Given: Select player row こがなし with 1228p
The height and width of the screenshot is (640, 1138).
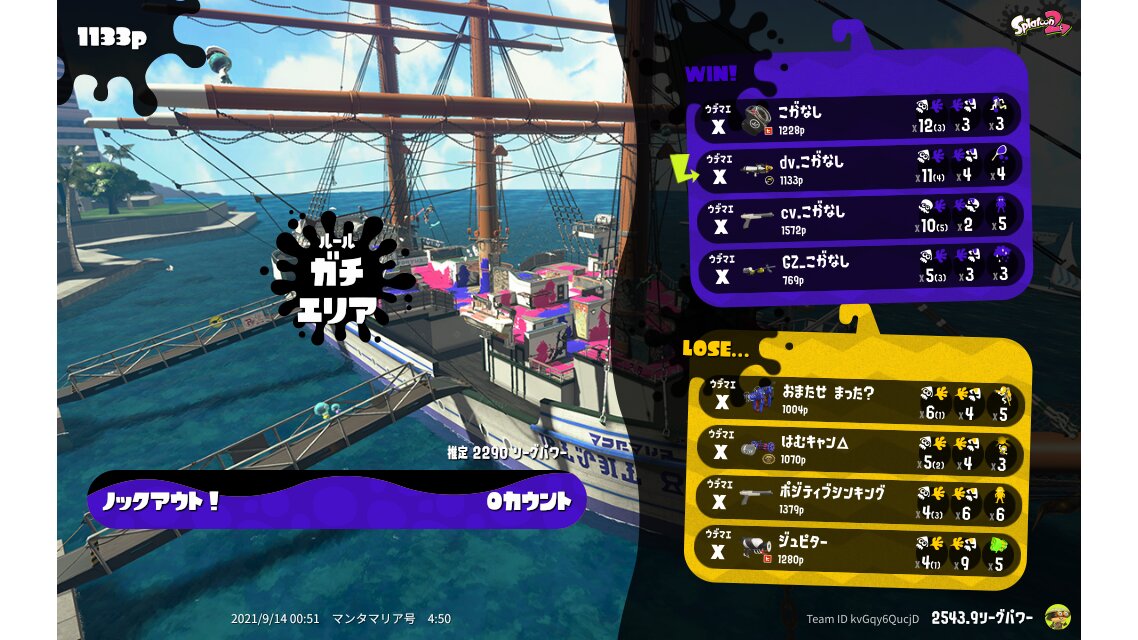Looking at the screenshot, I should (x=858, y=118).
